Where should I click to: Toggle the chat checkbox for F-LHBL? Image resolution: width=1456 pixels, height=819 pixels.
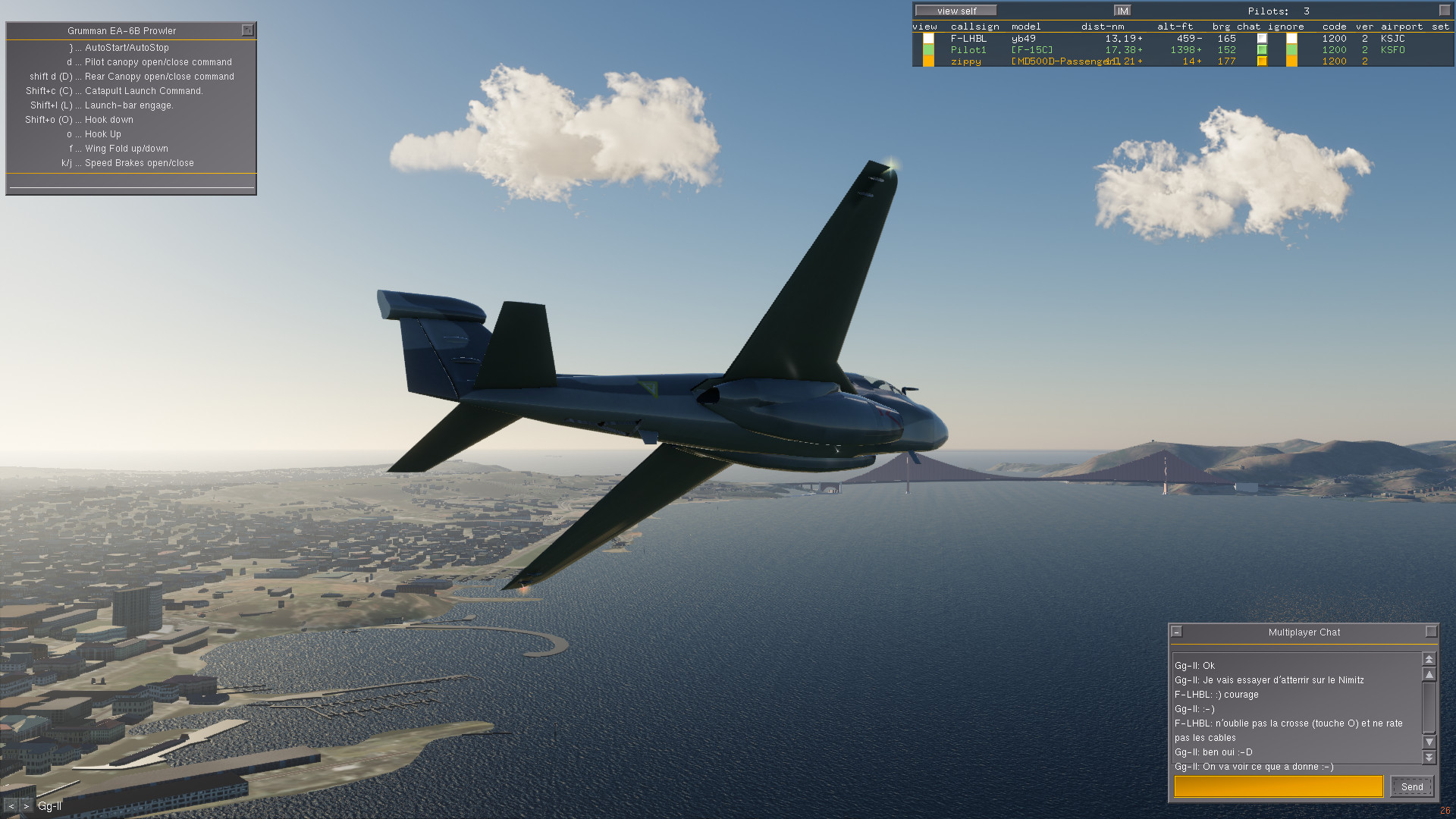click(x=1262, y=39)
